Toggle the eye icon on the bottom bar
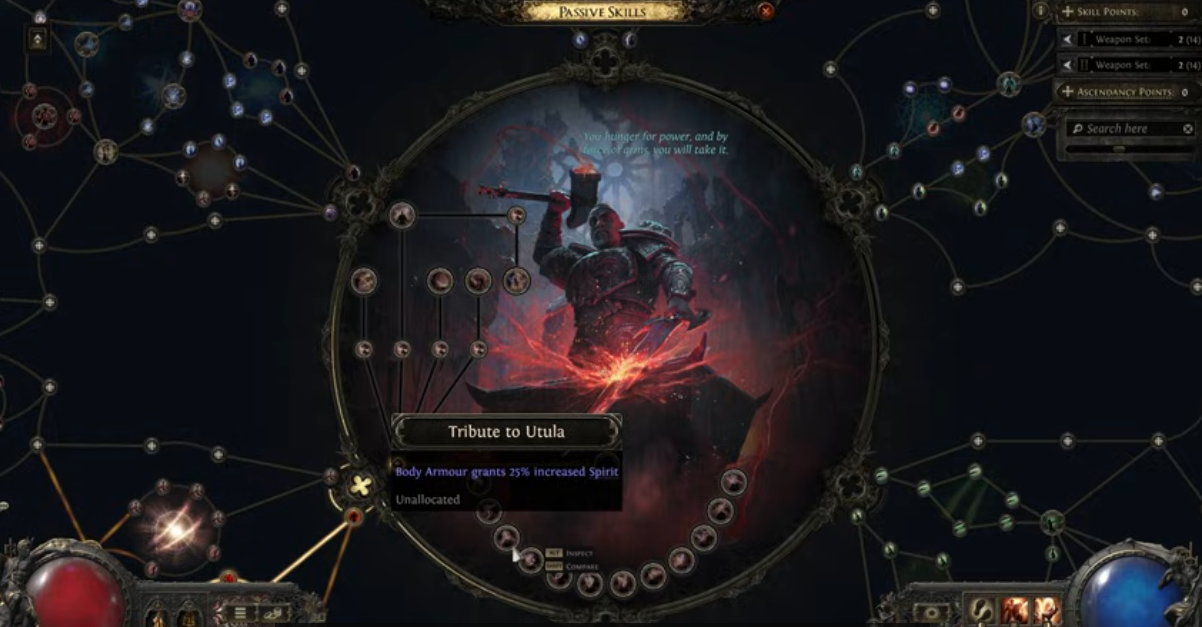Screen dimensions: 1202x627 (932, 611)
